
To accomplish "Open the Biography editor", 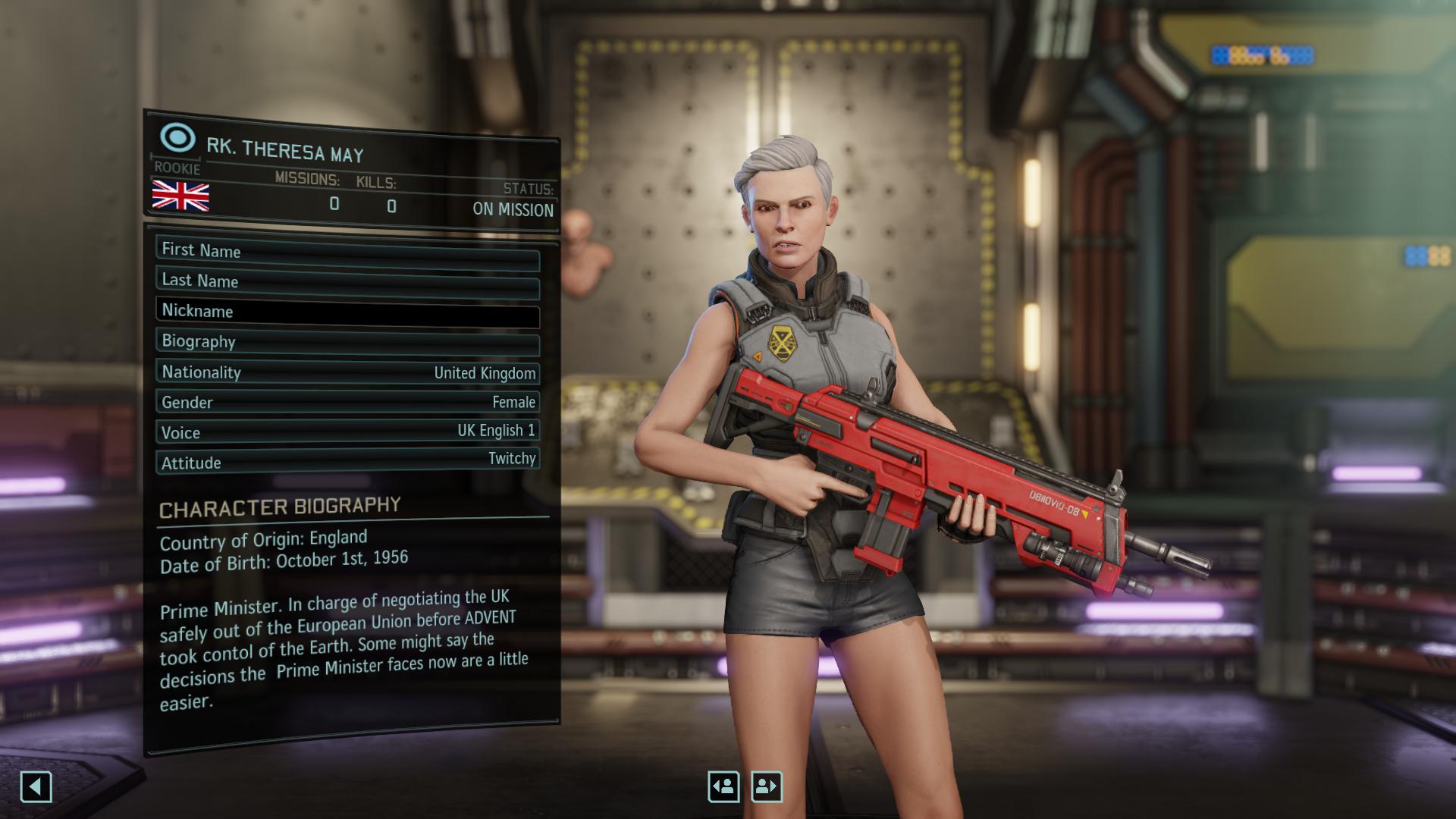I will coord(347,342).
